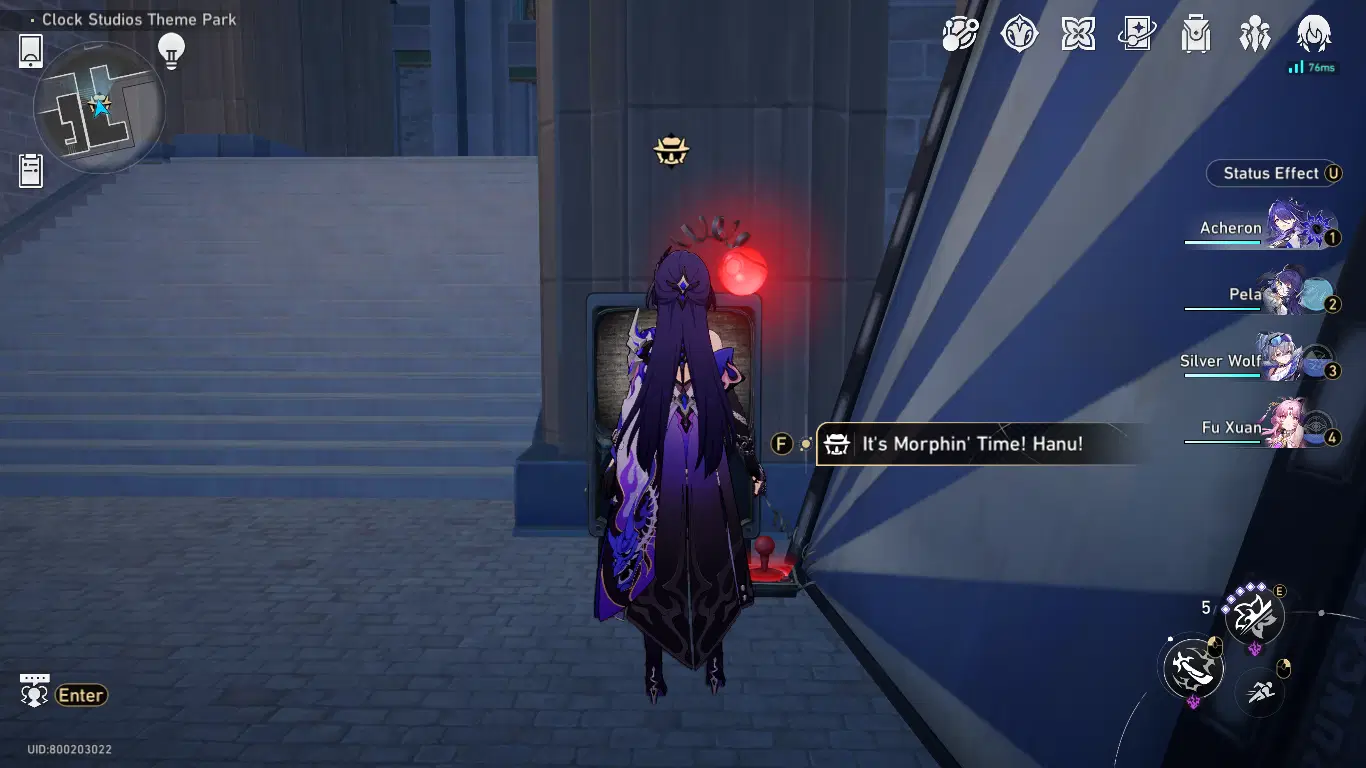Open the phone menu via avatar icon
Image resolution: width=1366 pixels, height=768 pixels.
coord(1313,33)
